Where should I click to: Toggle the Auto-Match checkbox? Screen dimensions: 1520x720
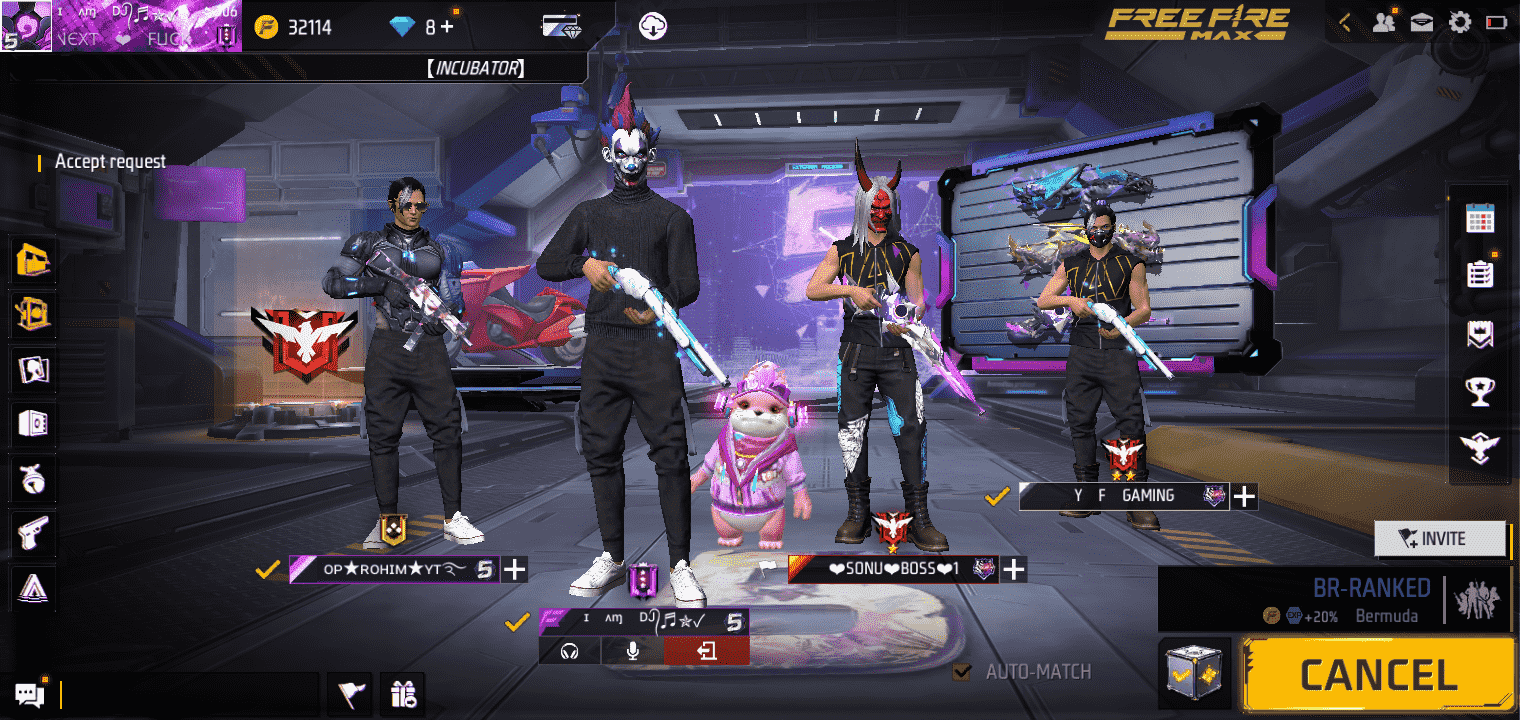tap(962, 672)
